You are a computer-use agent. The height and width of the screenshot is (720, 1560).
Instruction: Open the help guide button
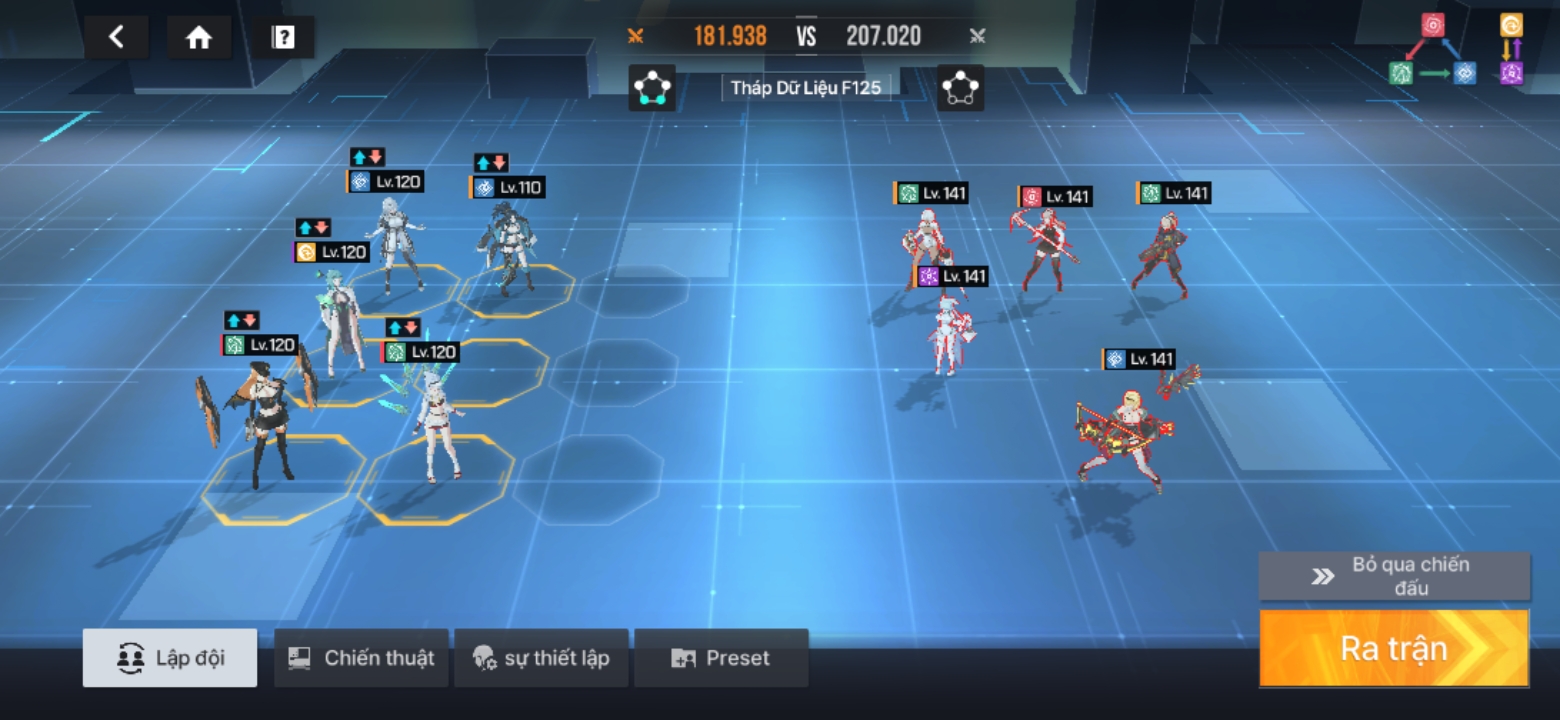coord(283,38)
